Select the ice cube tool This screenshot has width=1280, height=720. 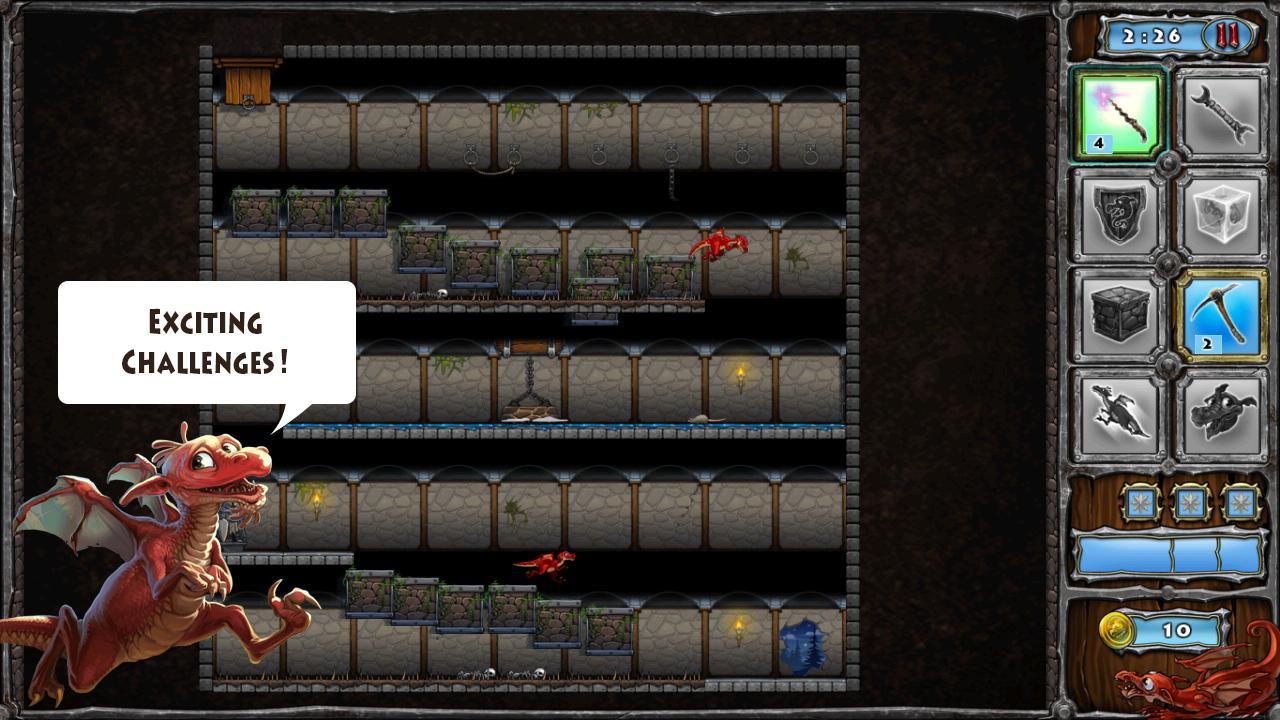(1224, 213)
